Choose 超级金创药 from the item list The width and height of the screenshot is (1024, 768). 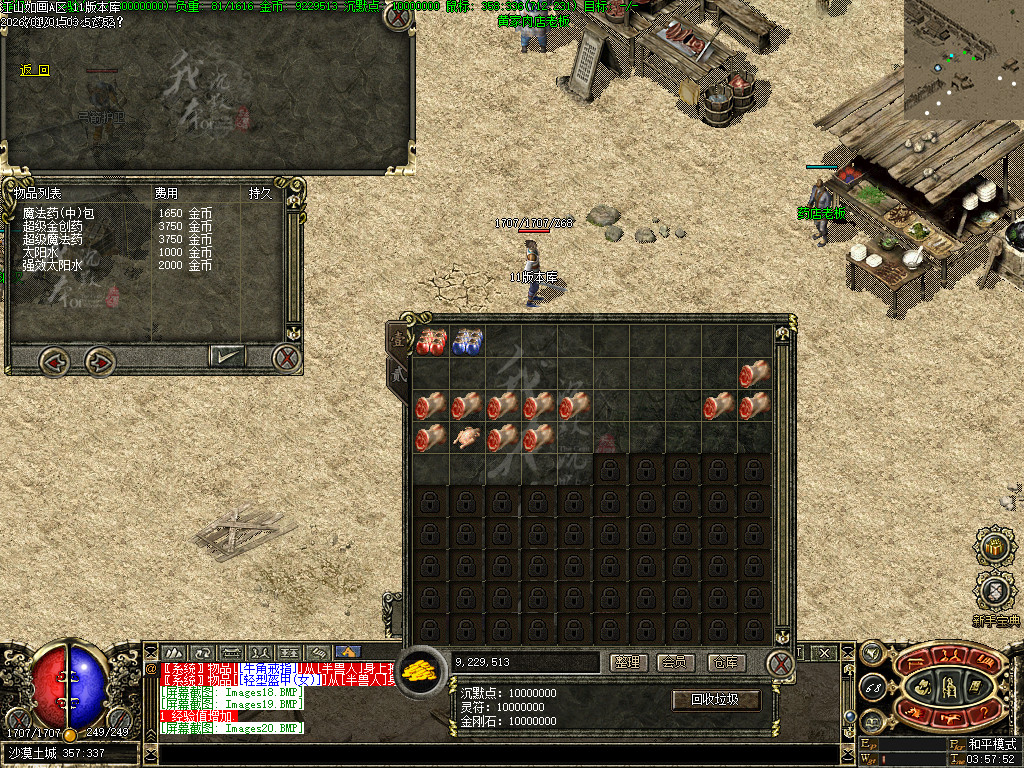[53, 227]
